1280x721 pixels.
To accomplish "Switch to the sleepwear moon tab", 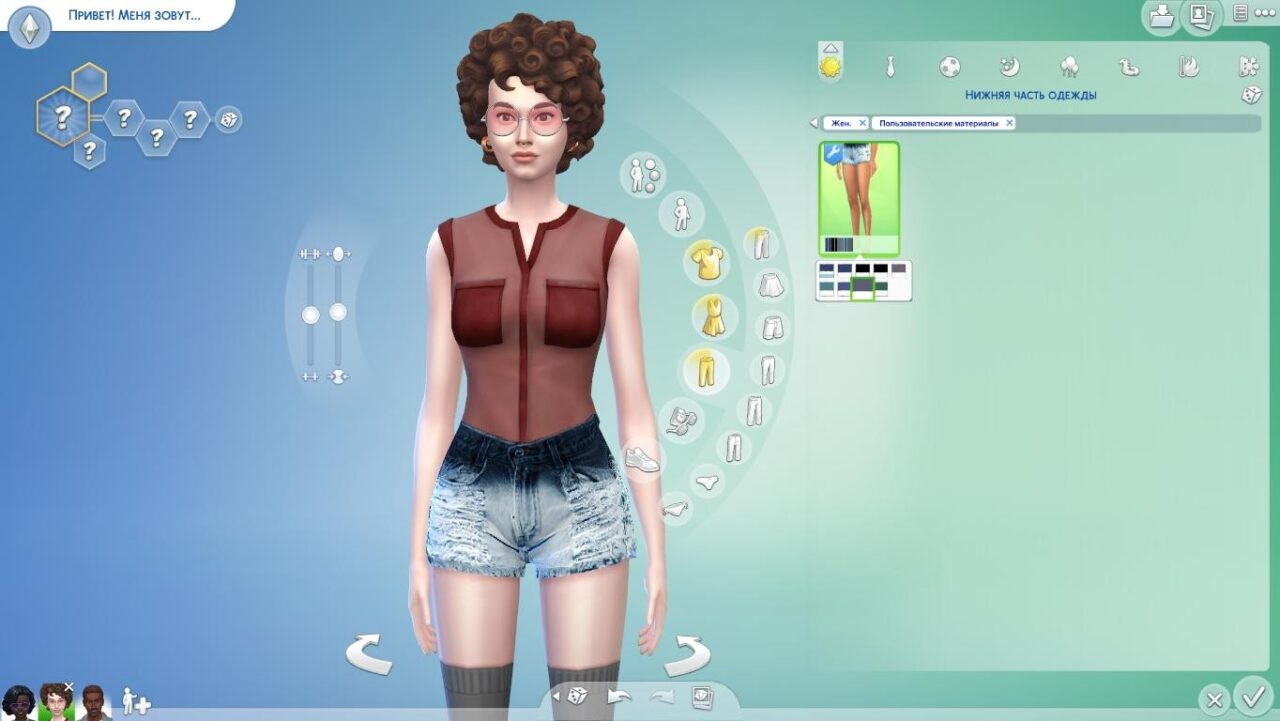I will pyautogui.click(x=1009, y=67).
